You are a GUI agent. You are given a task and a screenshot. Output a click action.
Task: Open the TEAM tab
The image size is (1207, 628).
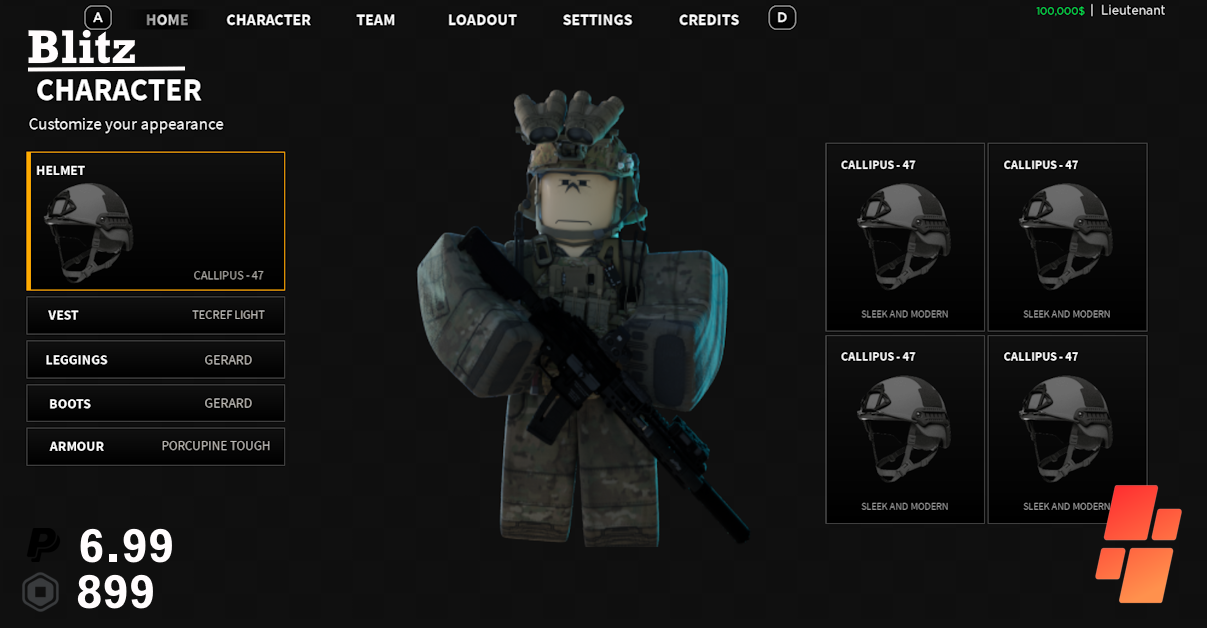tap(376, 20)
